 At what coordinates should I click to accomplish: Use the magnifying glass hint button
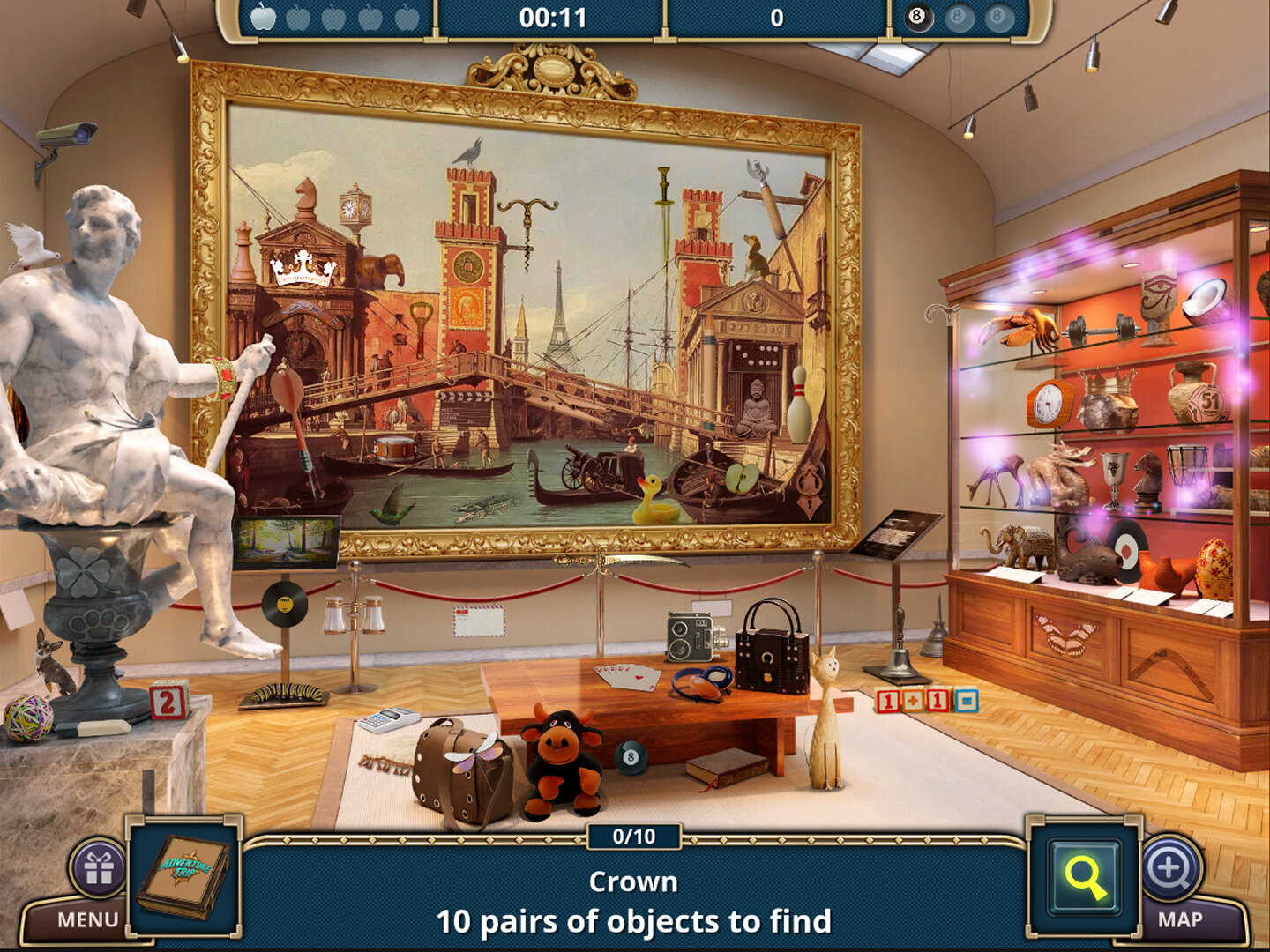pos(1084,877)
